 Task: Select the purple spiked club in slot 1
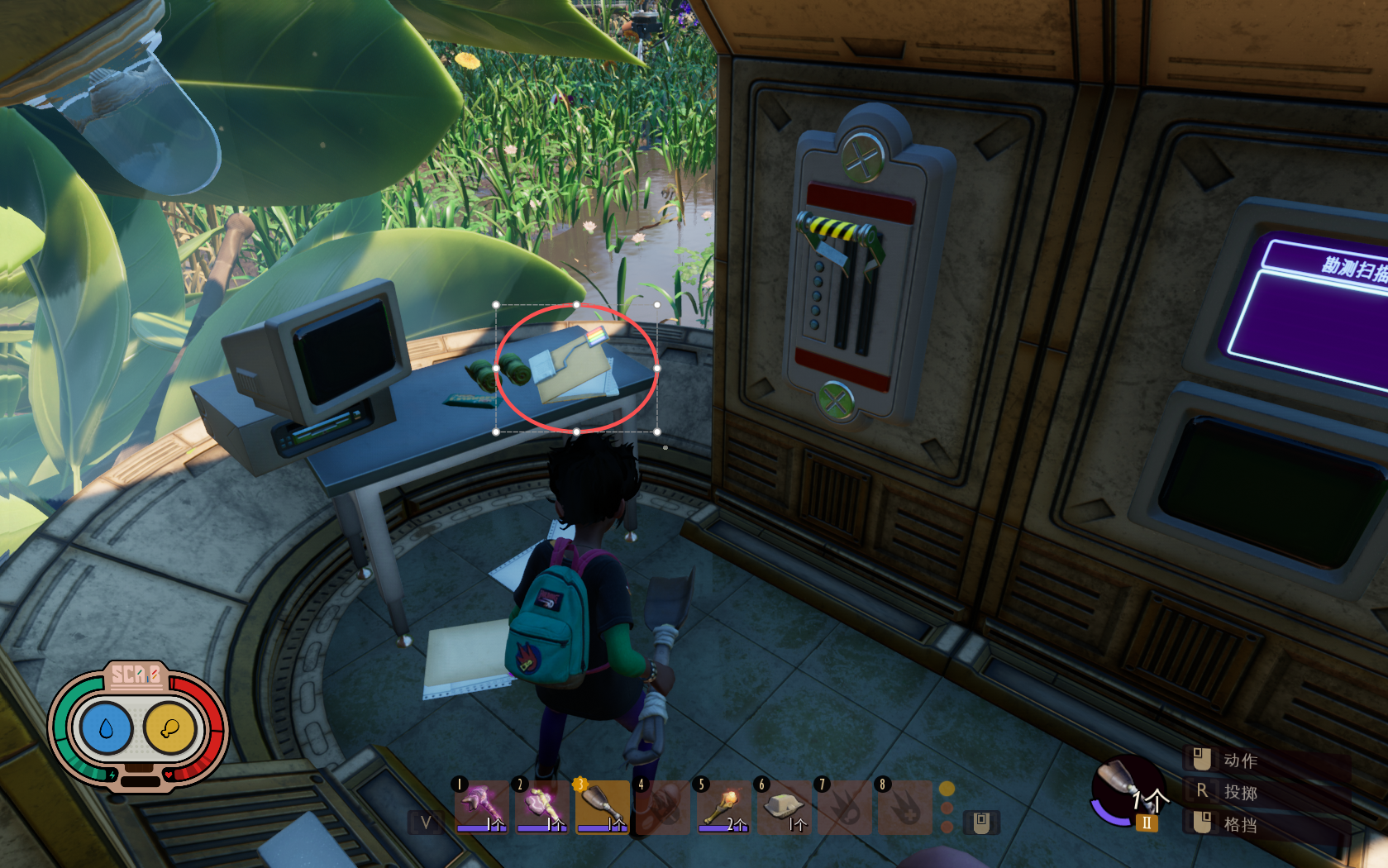coord(481,805)
